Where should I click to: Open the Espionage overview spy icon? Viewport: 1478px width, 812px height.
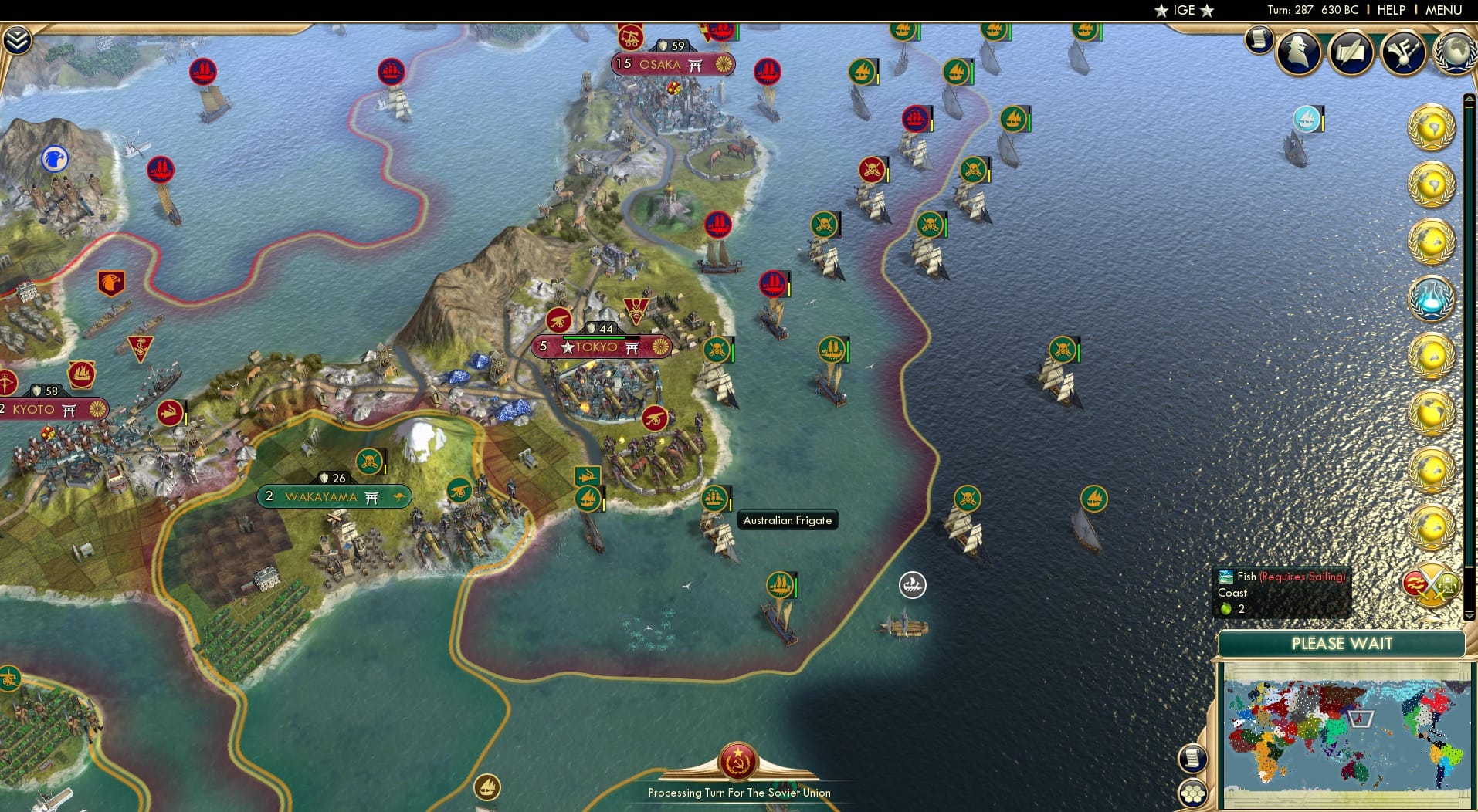(x=1298, y=52)
